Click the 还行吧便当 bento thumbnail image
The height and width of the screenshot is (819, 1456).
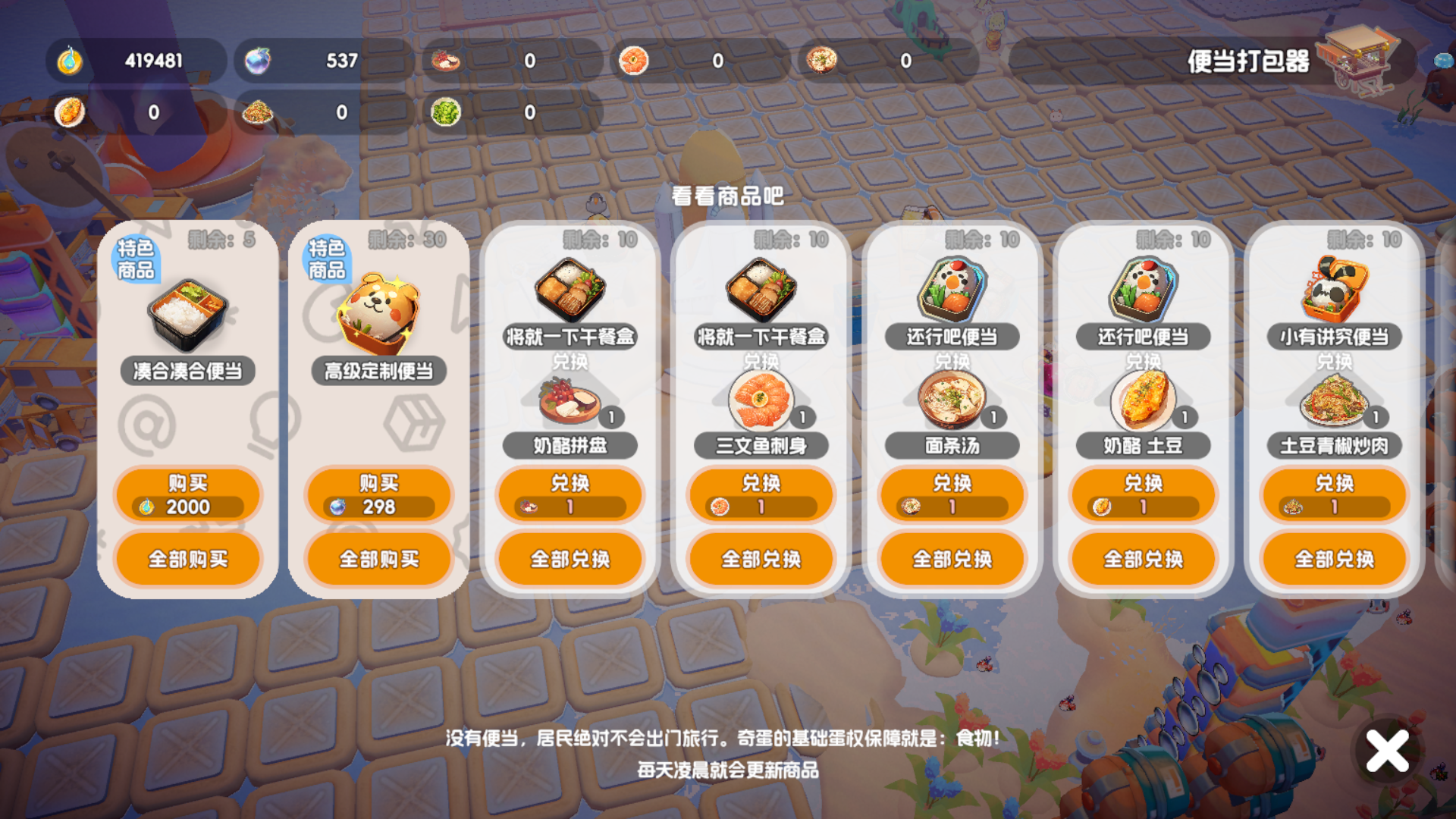952,287
